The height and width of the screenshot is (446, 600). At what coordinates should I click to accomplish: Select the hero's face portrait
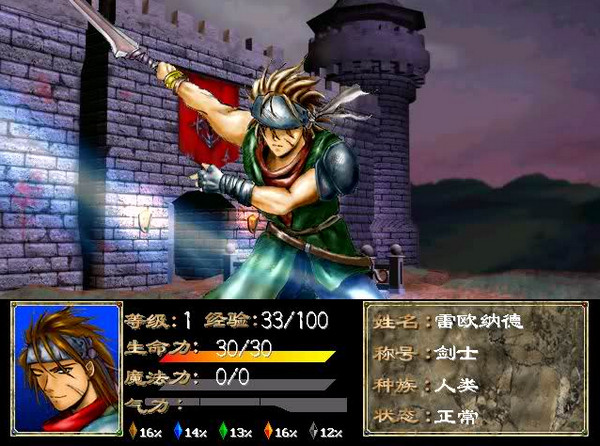[x=65, y=369]
